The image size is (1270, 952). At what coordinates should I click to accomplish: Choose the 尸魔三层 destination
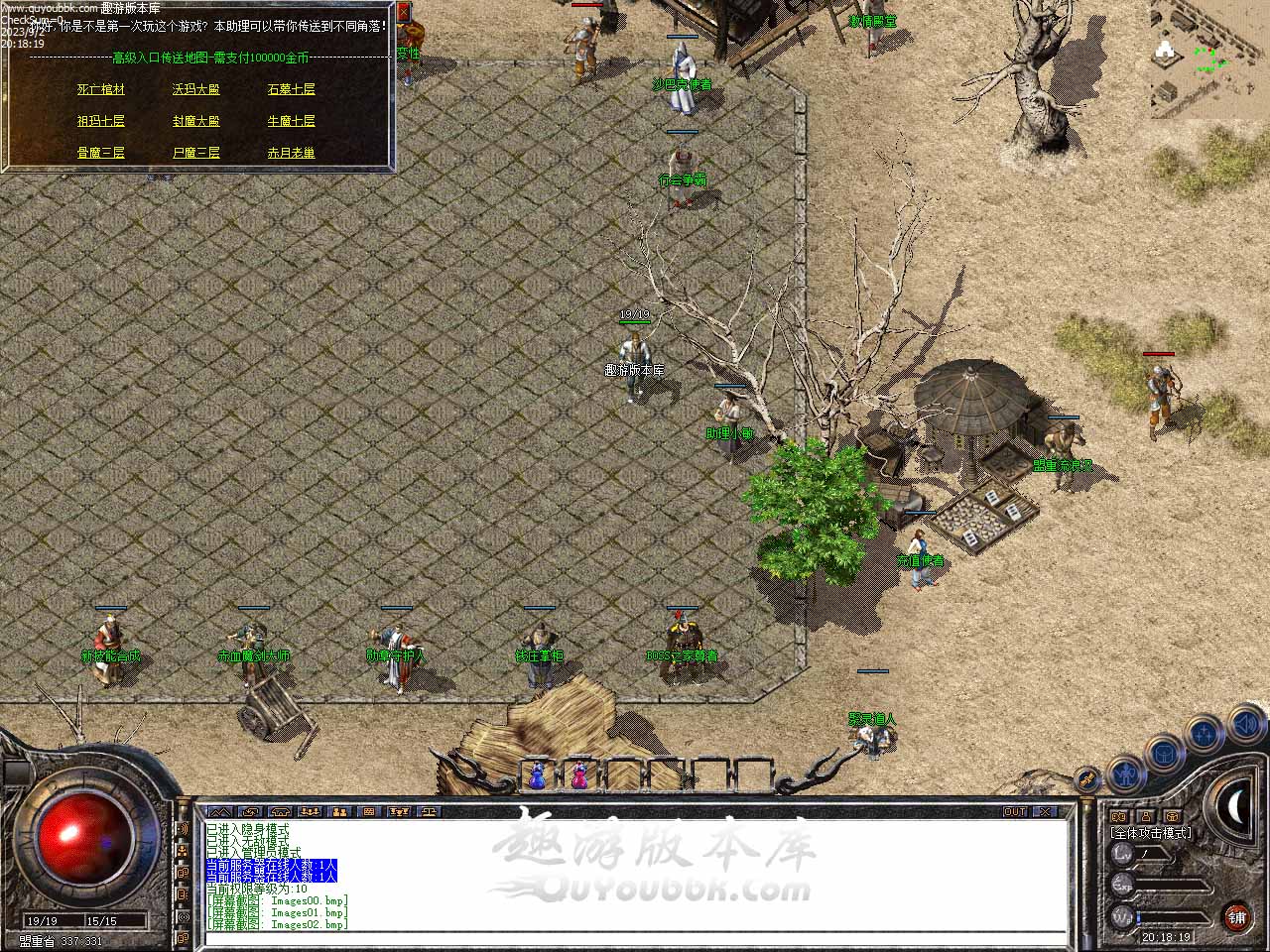tap(195, 153)
